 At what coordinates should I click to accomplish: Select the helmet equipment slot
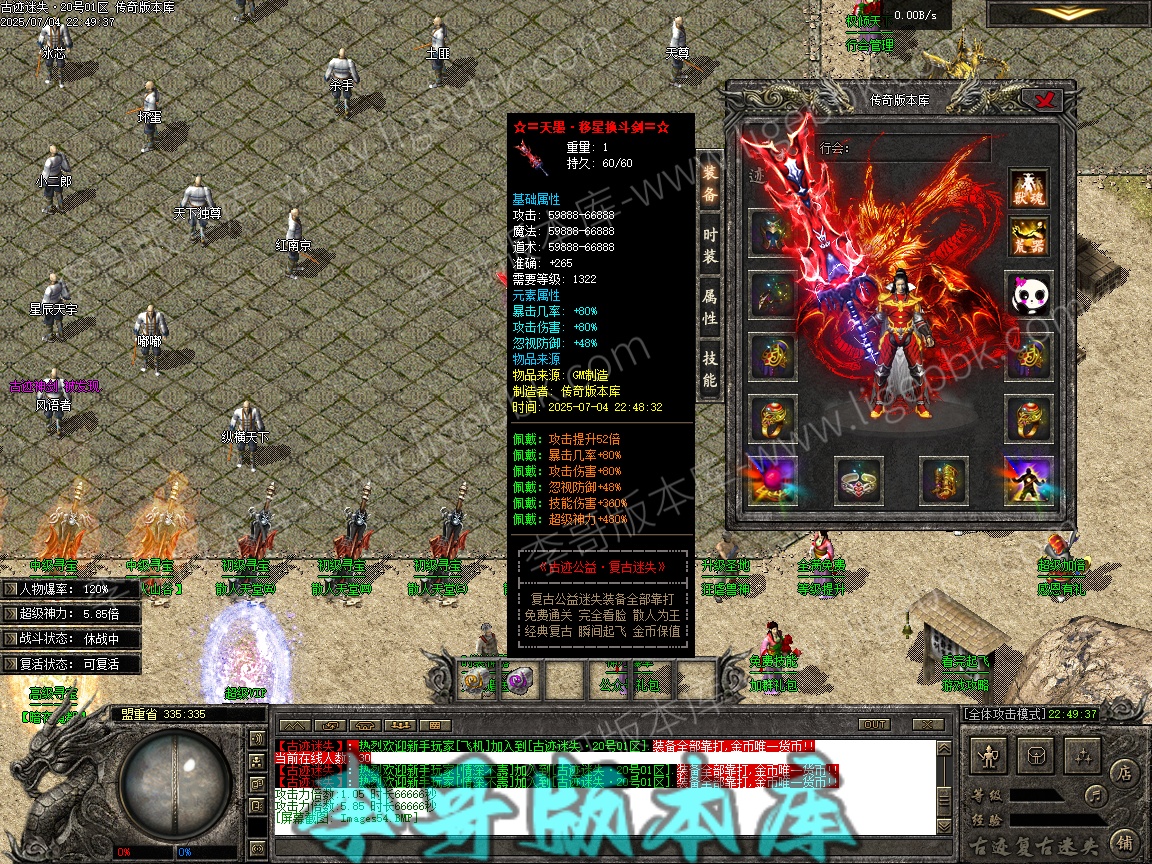pos(773,233)
